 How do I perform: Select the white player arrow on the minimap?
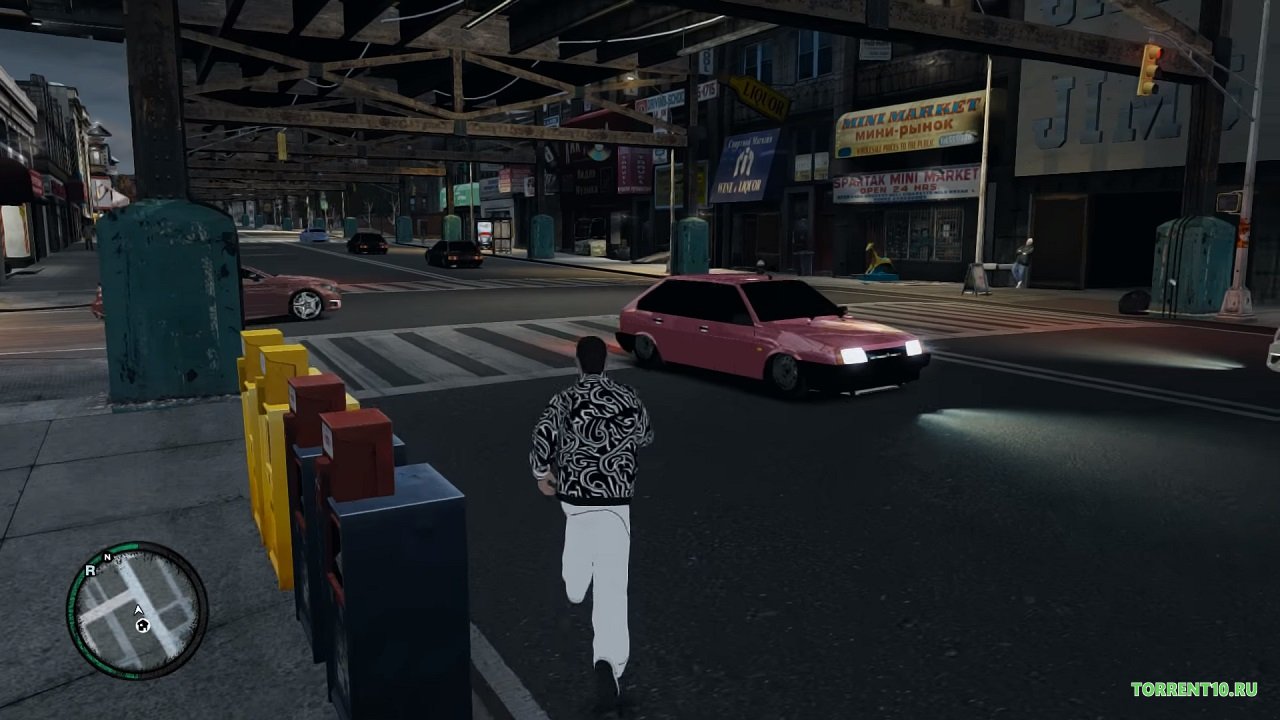pyautogui.click(x=139, y=609)
